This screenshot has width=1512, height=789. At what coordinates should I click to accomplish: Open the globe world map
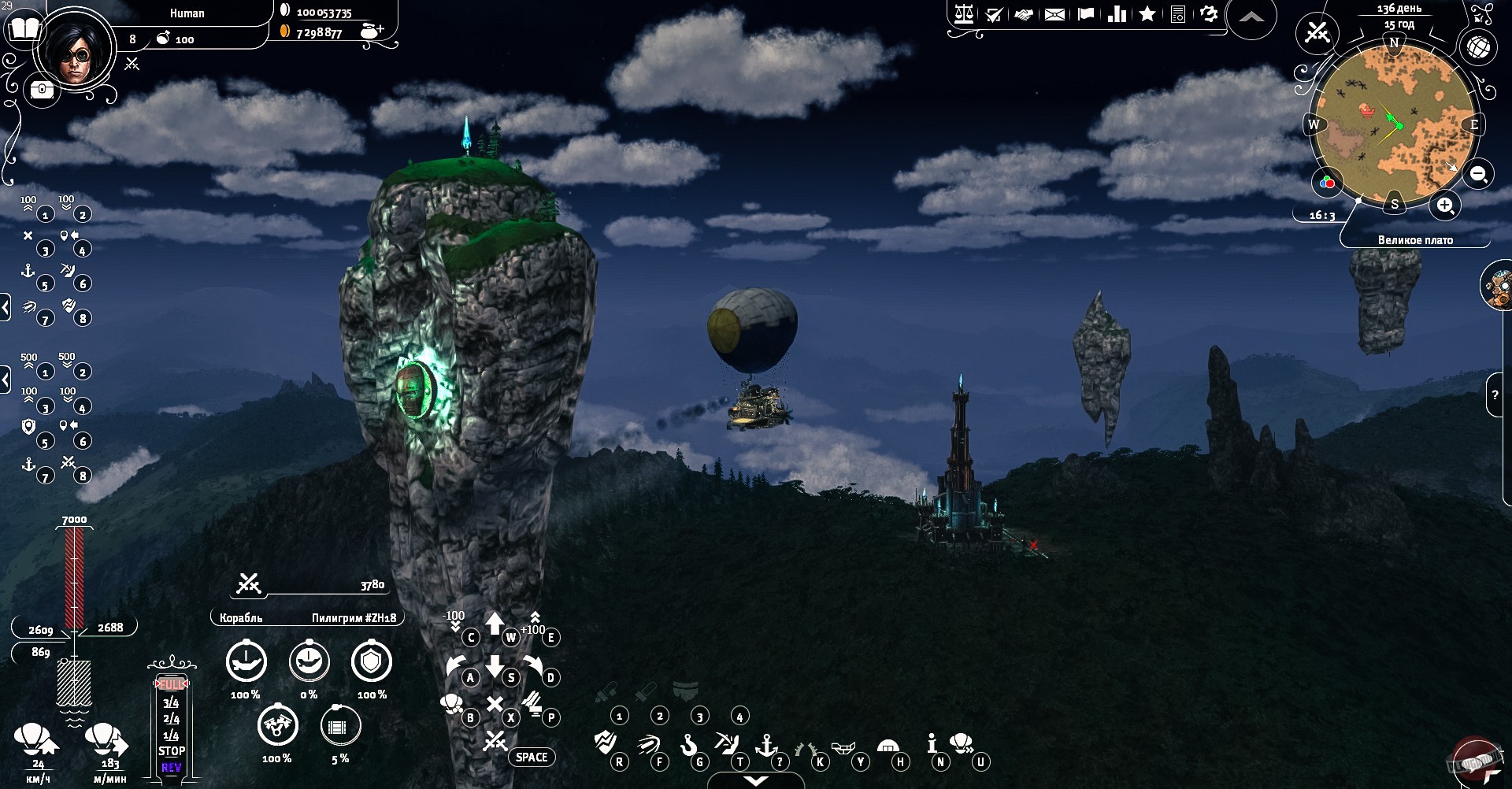coord(1478,47)
